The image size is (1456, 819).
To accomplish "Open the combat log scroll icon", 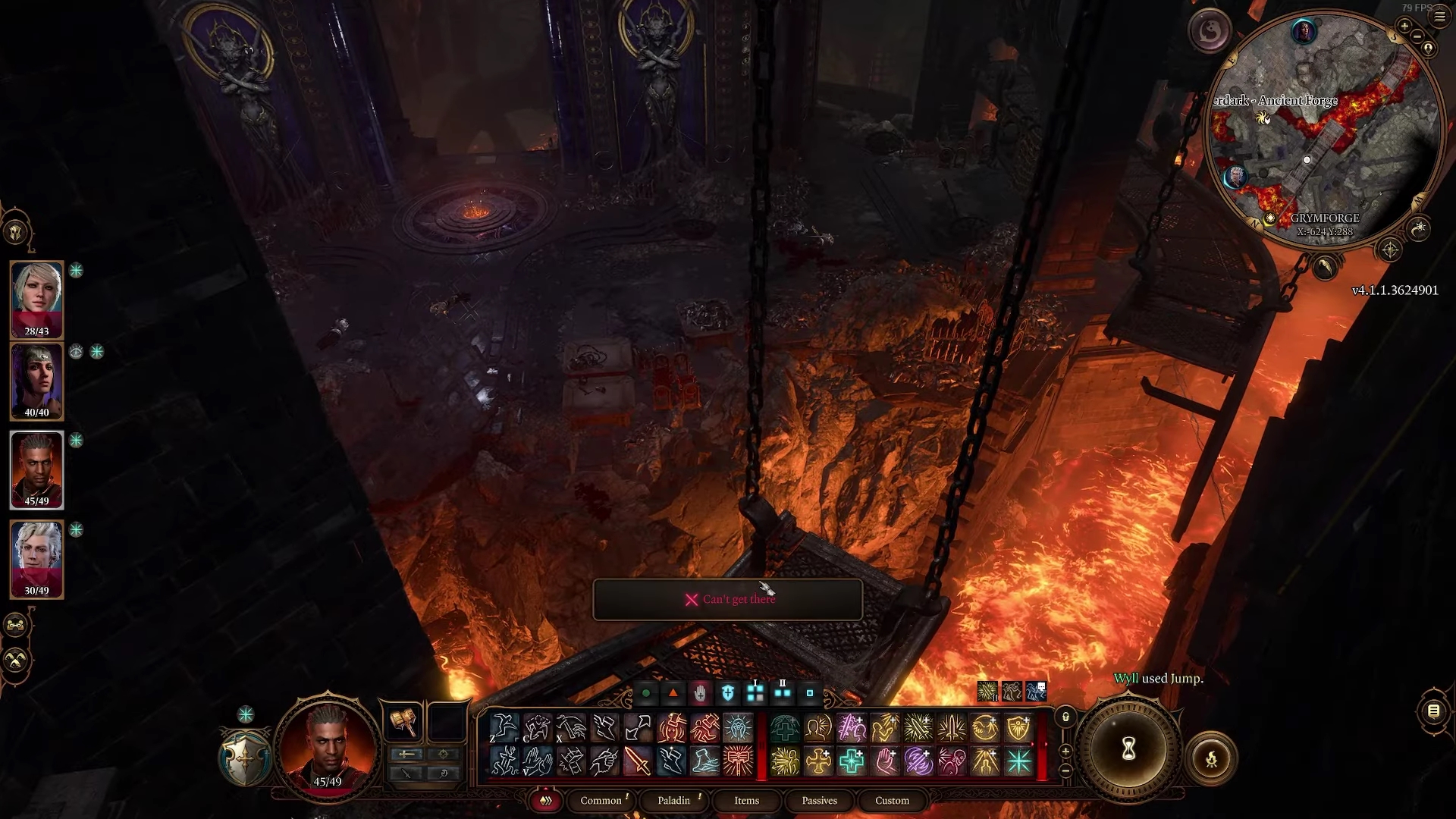I will pos(1433,711).
